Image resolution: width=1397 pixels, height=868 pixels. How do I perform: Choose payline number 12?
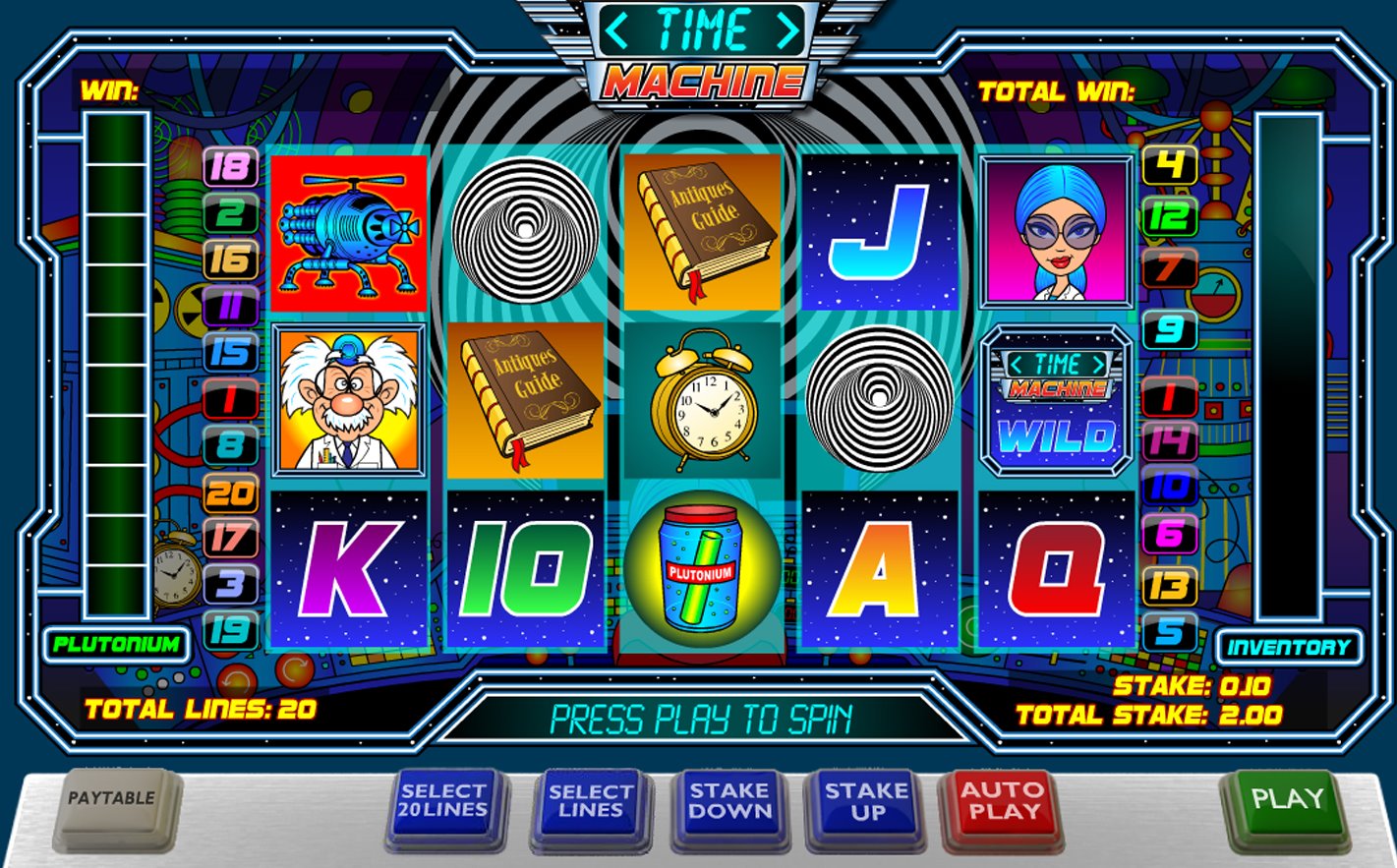pyautogui.click(x=1169, y=216)
